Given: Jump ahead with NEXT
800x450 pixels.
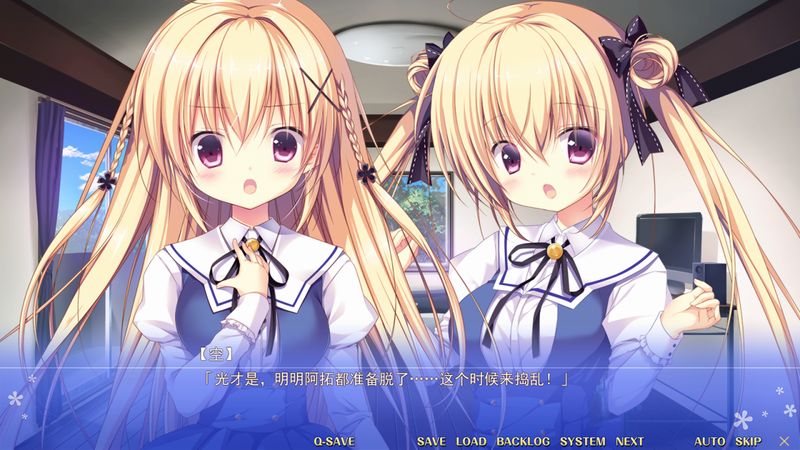Looking at the screenshot, I should [630, 441].
